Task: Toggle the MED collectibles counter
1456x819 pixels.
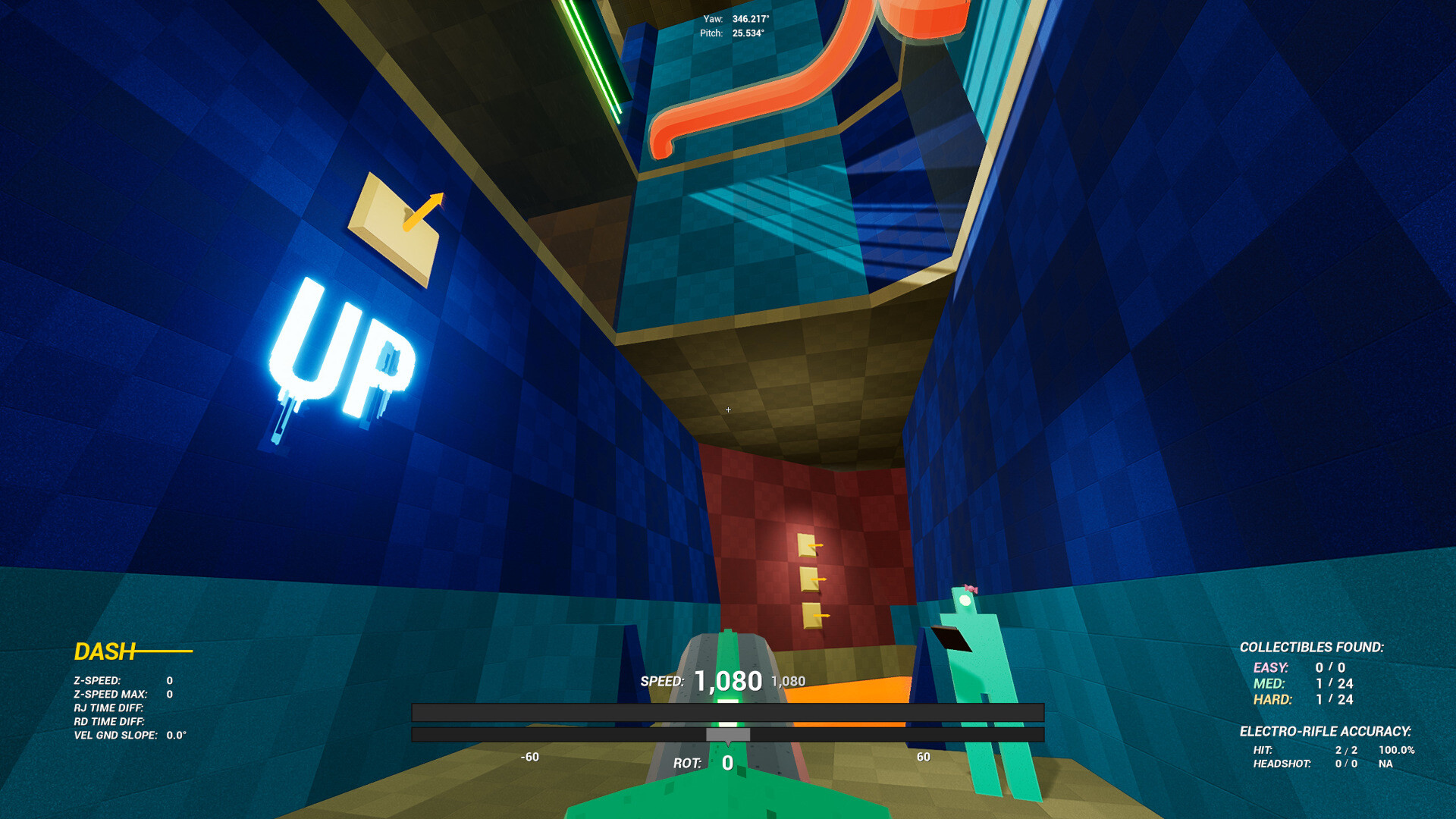Action: 1300,684
